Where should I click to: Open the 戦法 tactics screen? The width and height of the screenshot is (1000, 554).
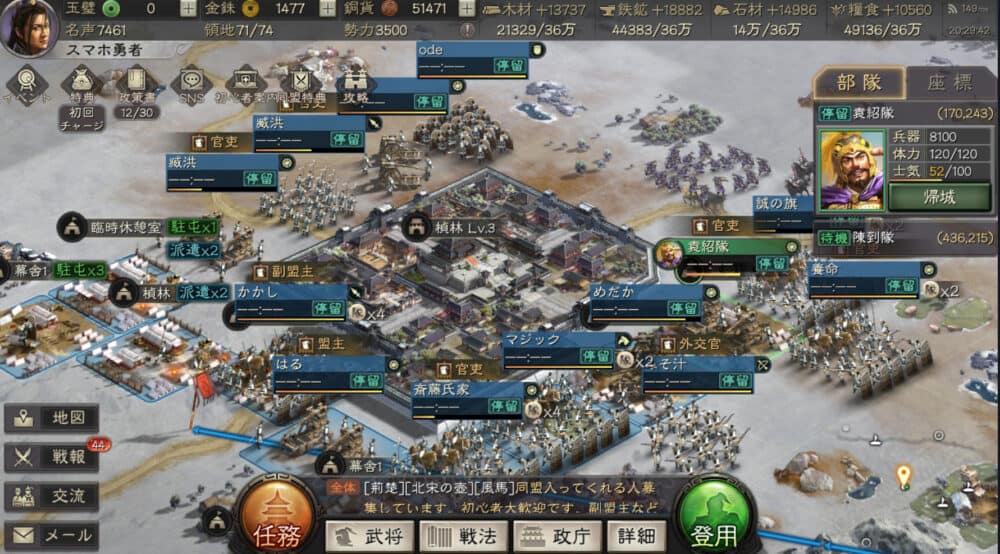[x=464, y=536]
